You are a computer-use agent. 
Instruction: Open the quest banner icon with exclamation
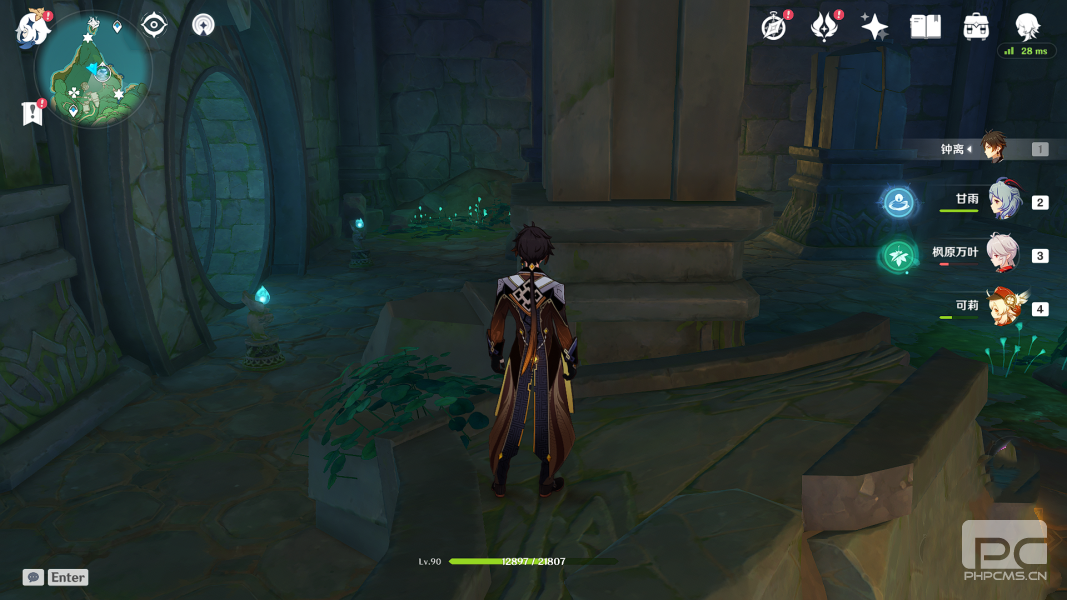[33, 113]
